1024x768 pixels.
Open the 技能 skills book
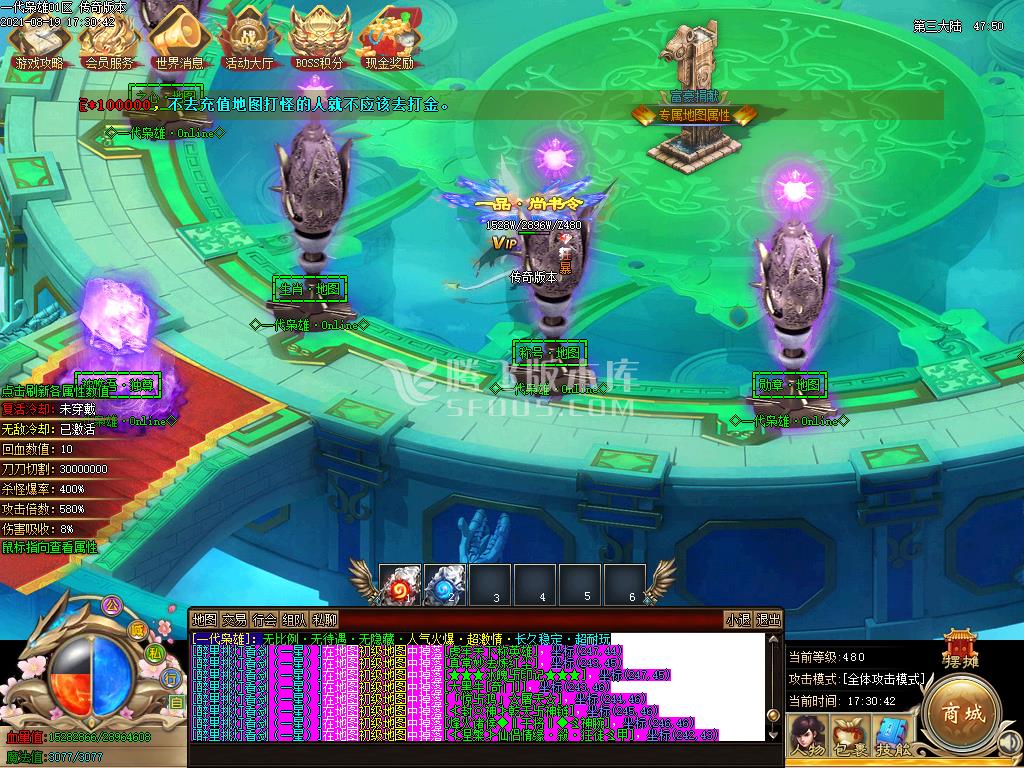[x=889, y=737]
